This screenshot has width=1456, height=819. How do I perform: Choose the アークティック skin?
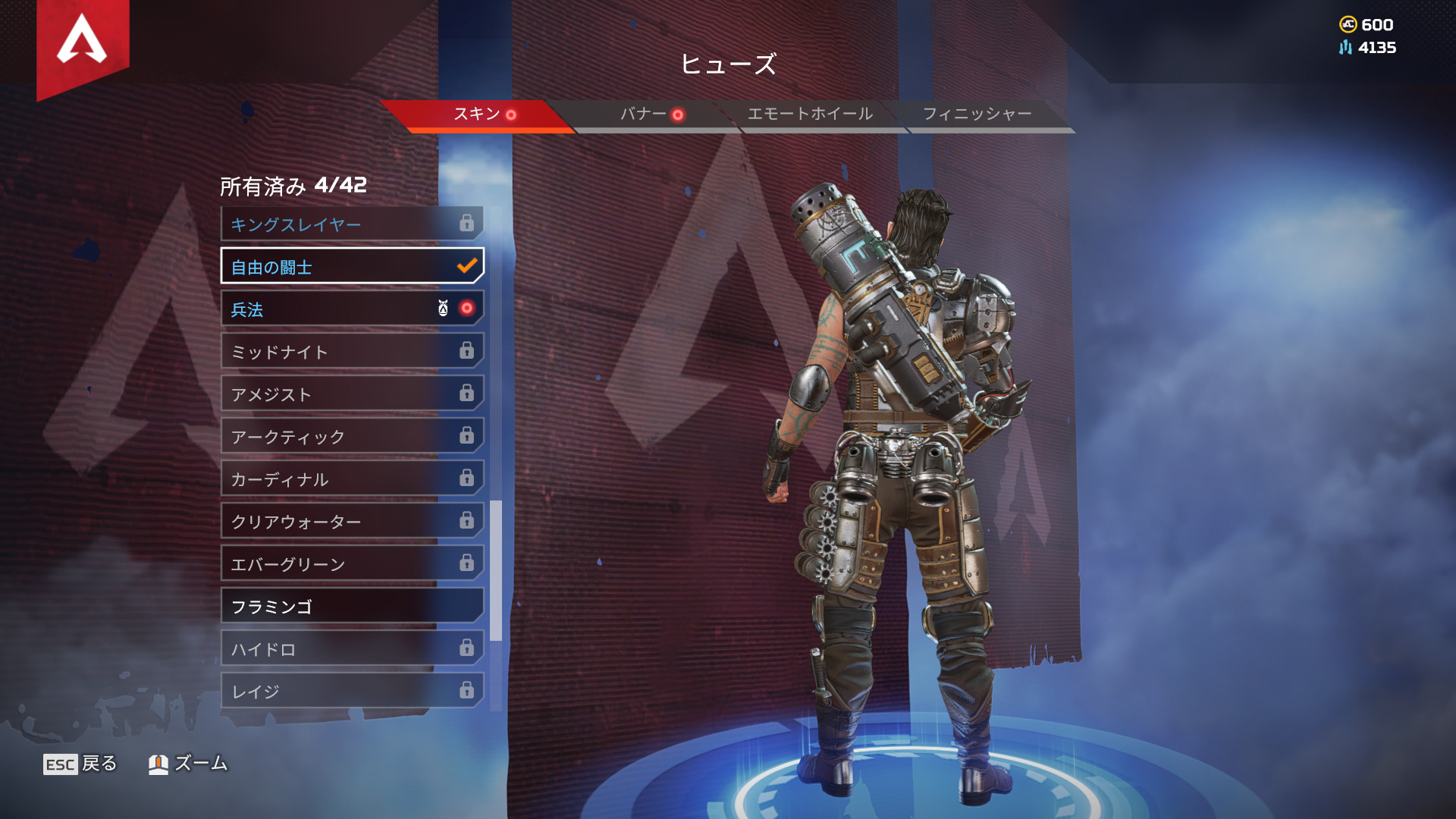click(351, 437)
